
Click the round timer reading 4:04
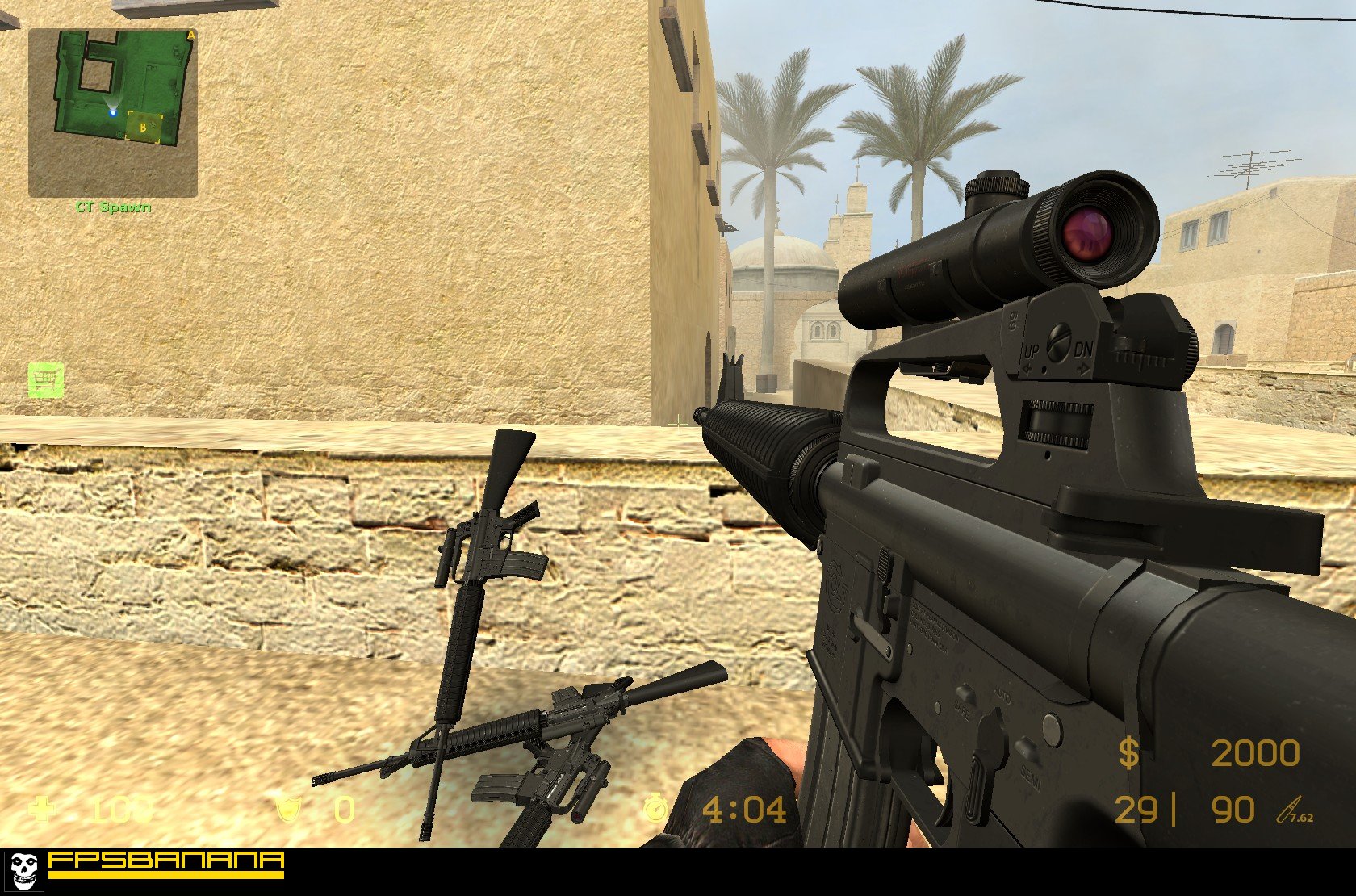(x=744, y=807)
